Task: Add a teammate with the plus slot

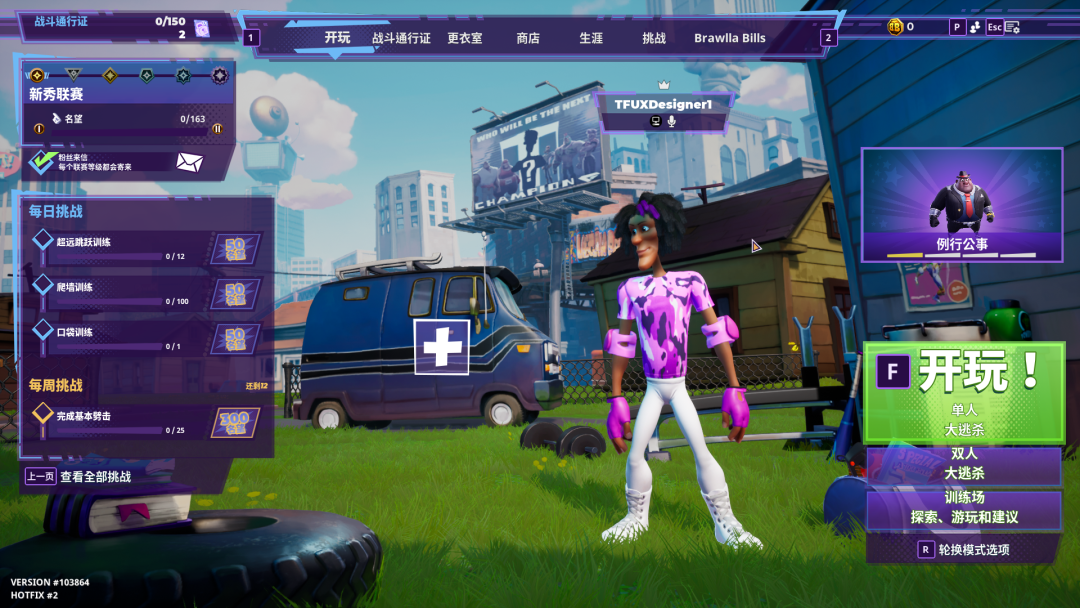Action: click(442, 347)
